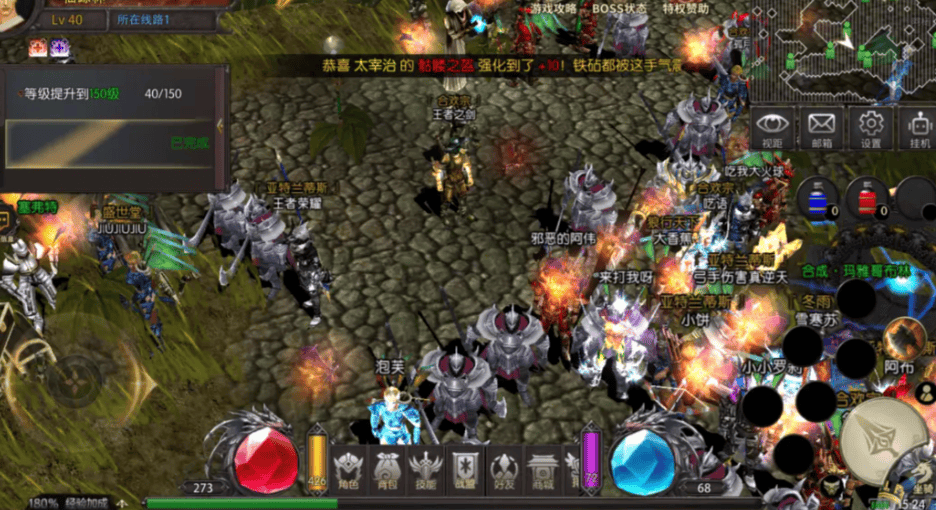This screenshot has width=936, height=510.
Task: Use the blue mana potion slot
Action: tap(818, 197)
